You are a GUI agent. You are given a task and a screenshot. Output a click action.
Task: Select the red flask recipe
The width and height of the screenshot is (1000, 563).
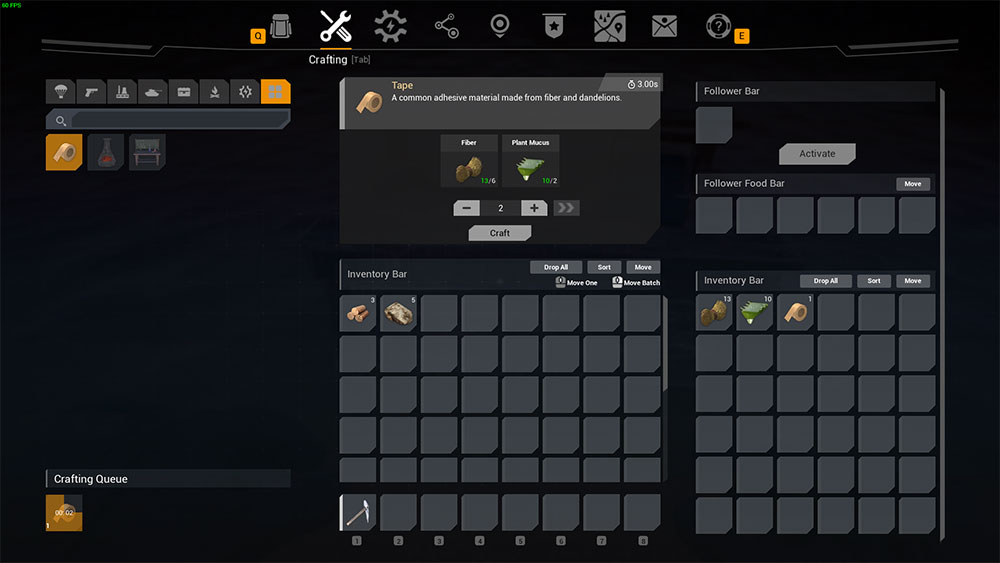[106, 152]
